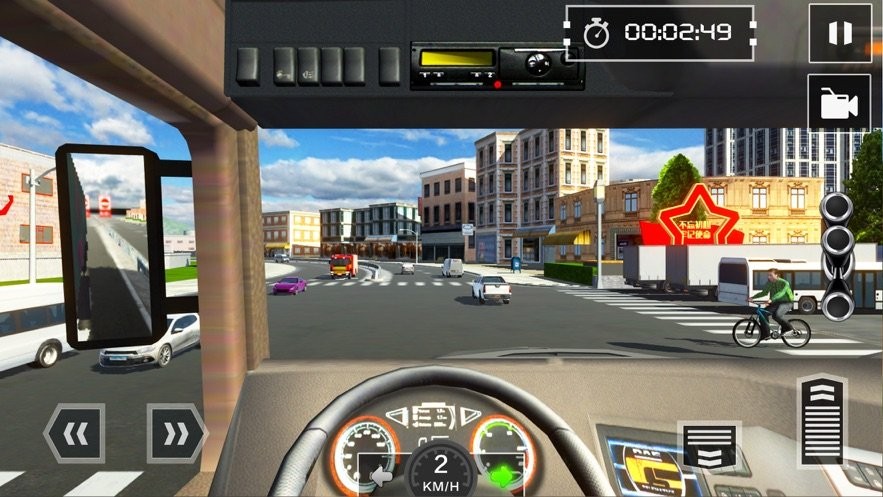Steer right with the double right arrow
The height and width of the screenshot is (497, 883).
pos(176,433)
